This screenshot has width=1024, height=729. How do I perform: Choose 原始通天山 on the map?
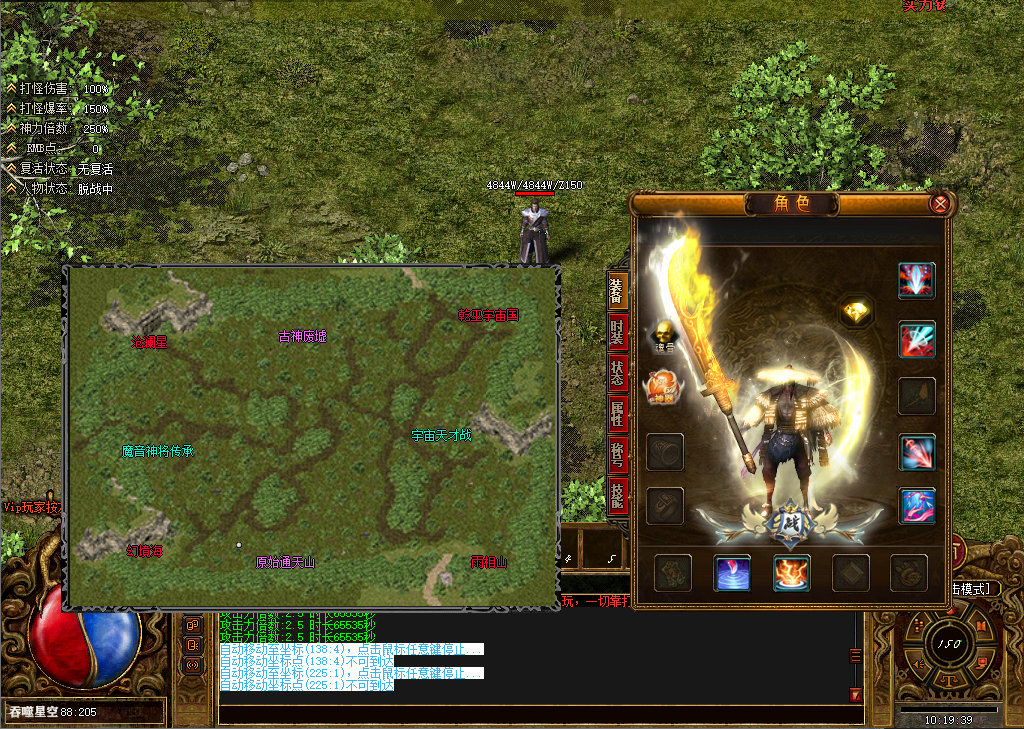pyautogui.click(x=285, y=563)
